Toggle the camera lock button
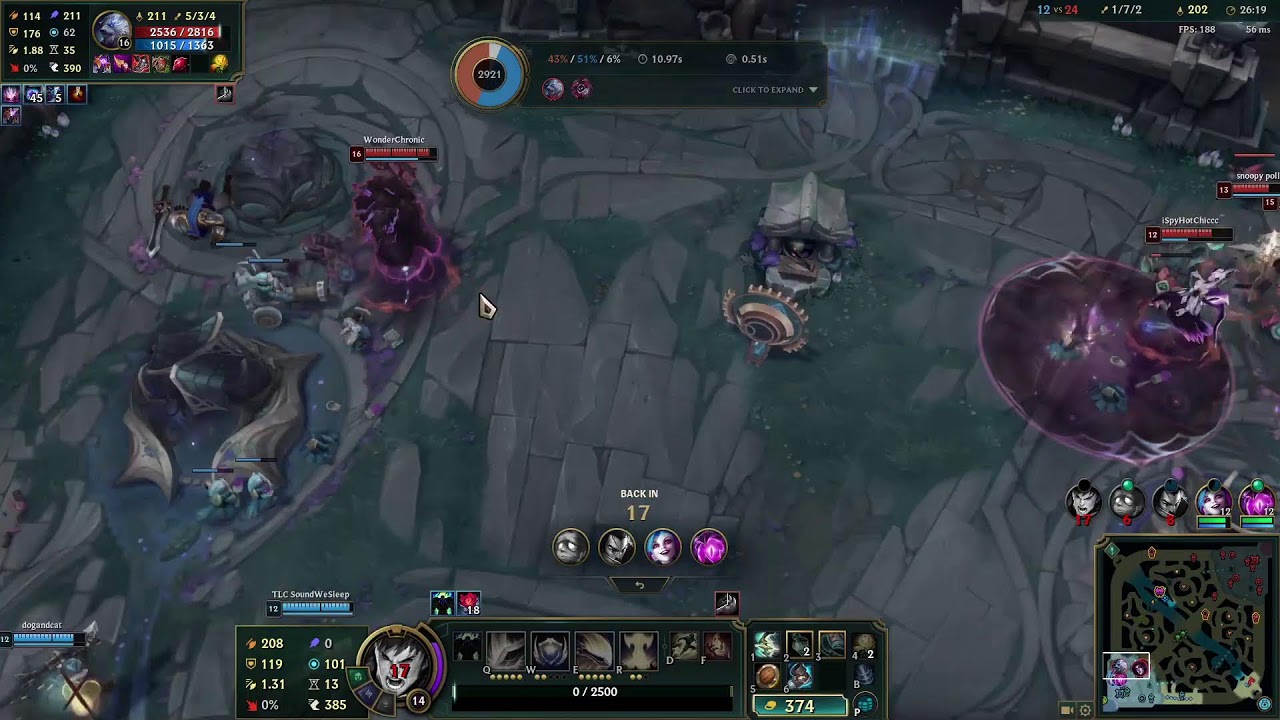 (1067, 710)
